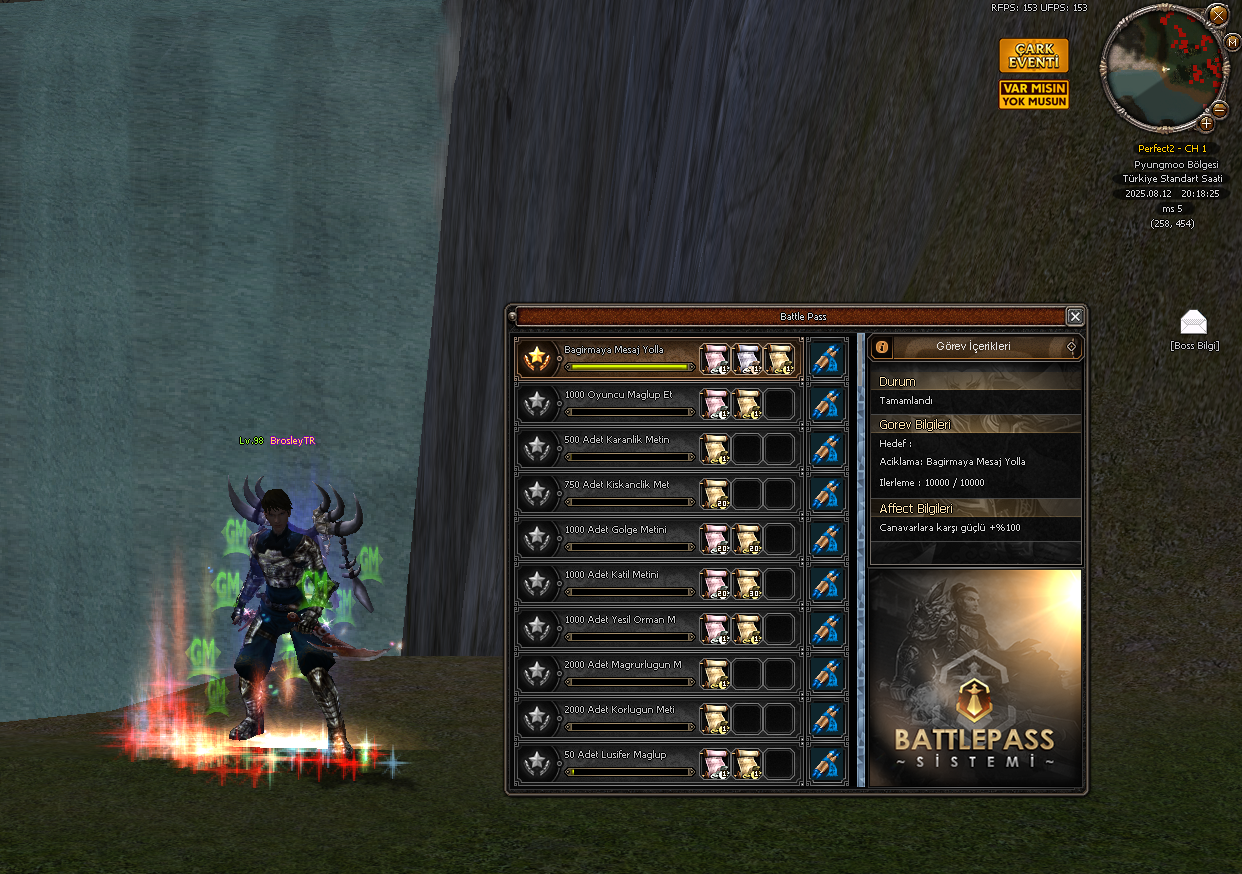
Task: Click the blue scroll button beside 'Bagirmaya Mesaj Yolla'
Action: coord(826,358)
